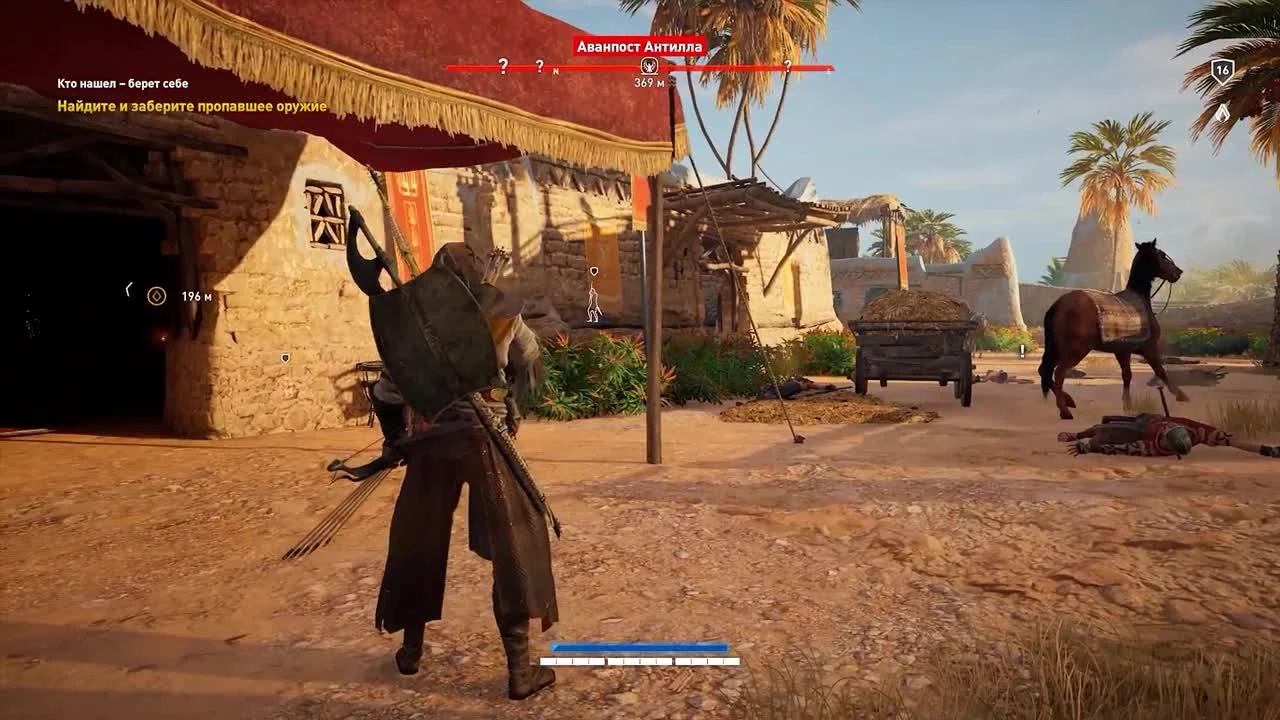This screenshot has width=1280, height=720.
Task: Click the rightmost question mark compass marker
Action: coord(789,66)
